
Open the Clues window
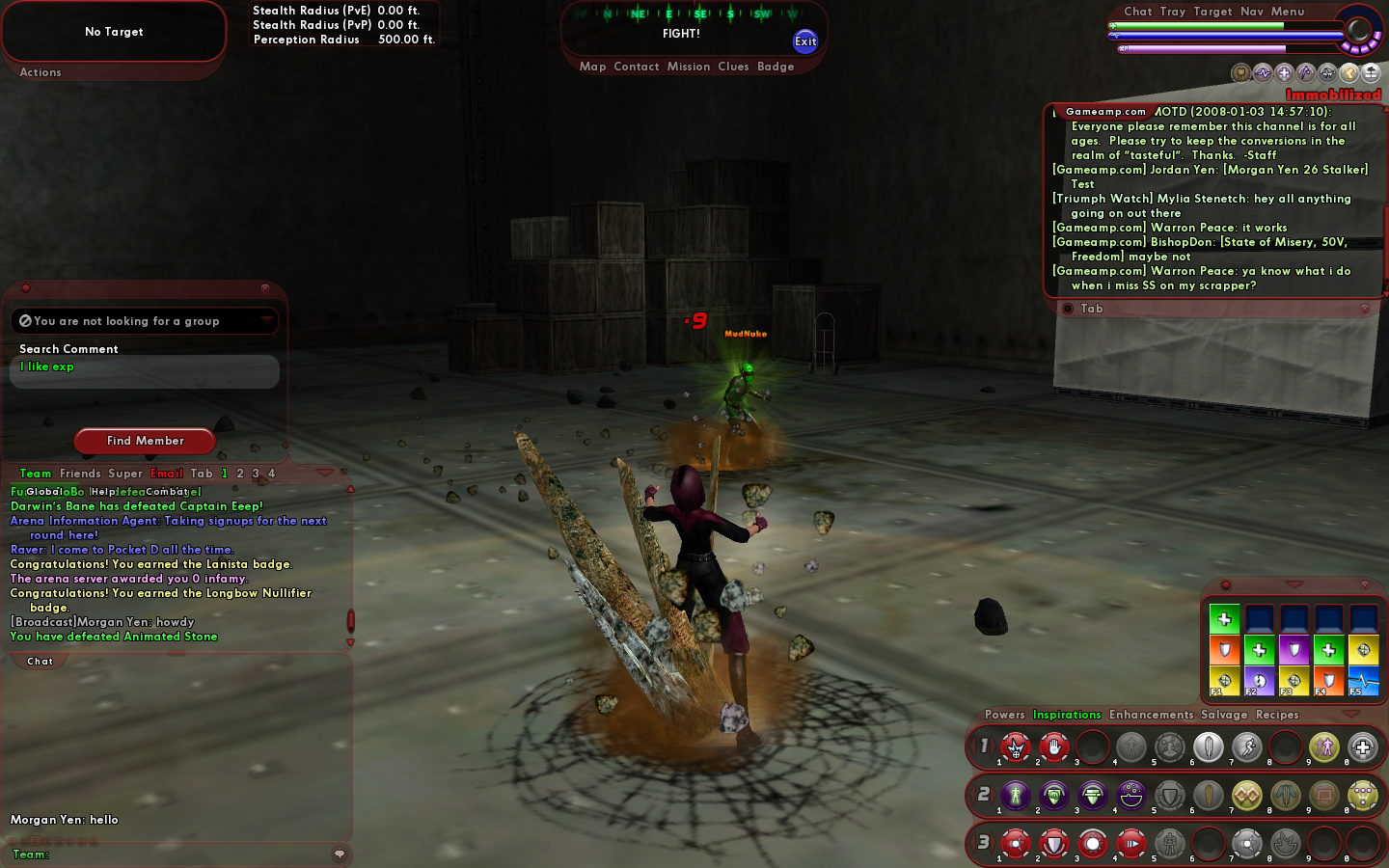click(x=733, y=67)
